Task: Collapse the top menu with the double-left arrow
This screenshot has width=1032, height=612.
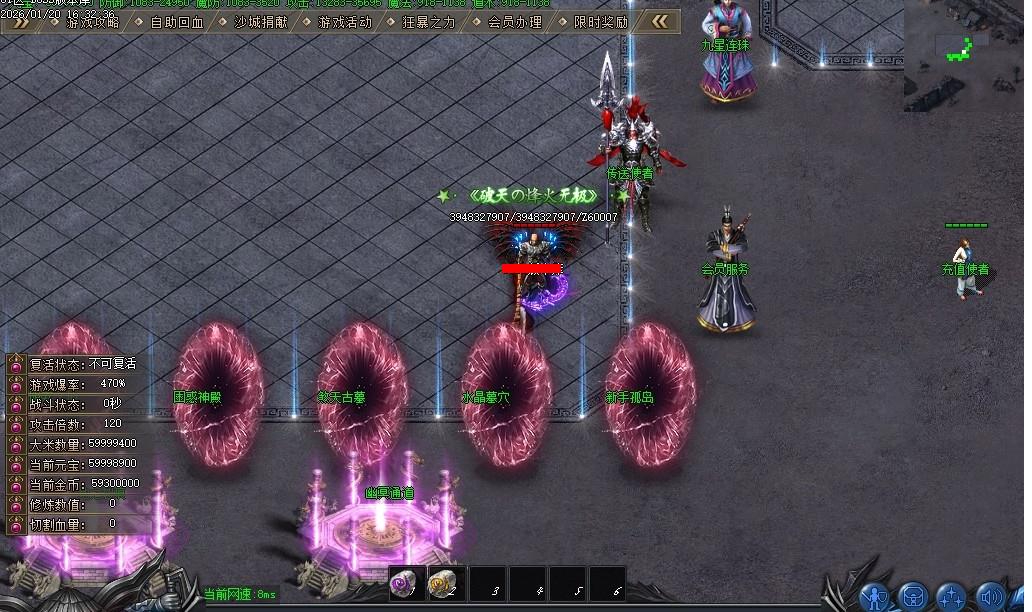Action: [660, 21]
